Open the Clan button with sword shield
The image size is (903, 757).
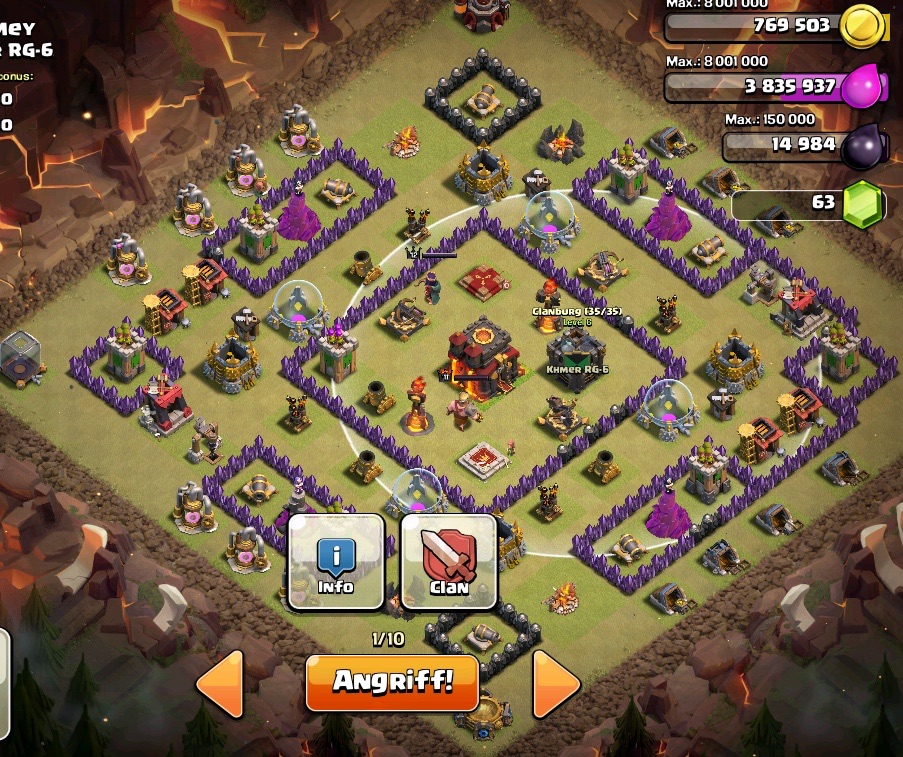tap(449, 562)
